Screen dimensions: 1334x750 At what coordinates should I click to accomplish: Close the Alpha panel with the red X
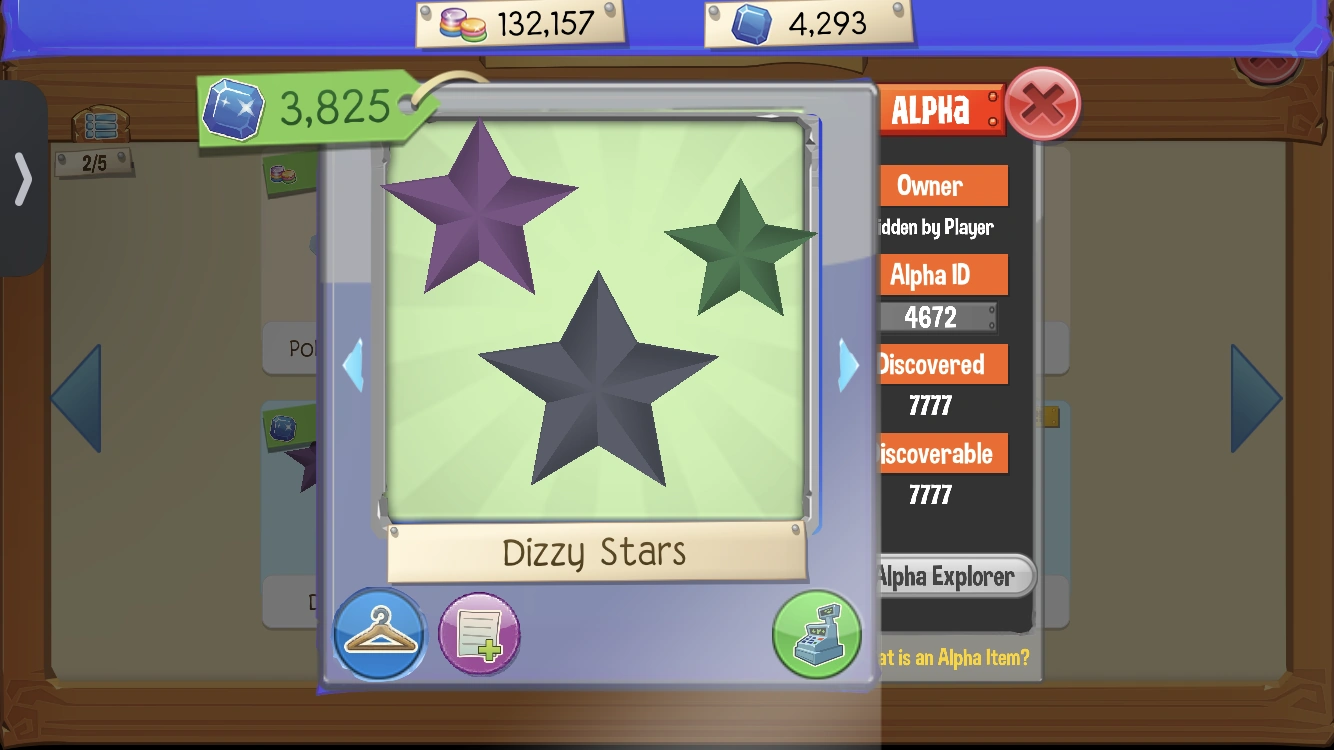coord(1043,103)
